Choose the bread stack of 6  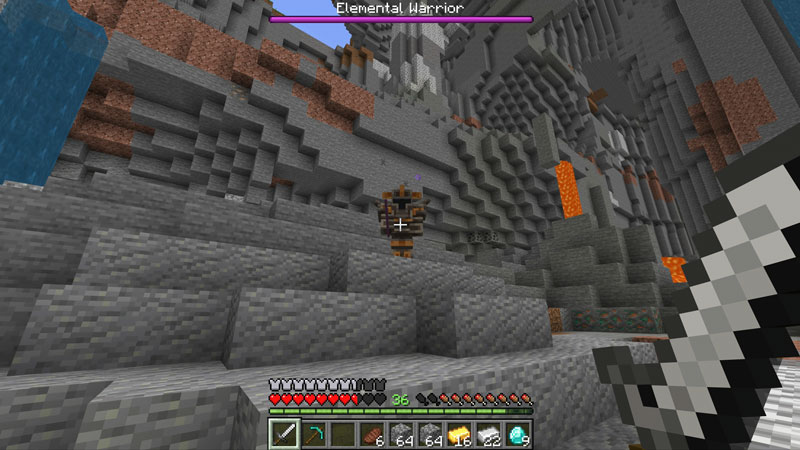(372, 434)
